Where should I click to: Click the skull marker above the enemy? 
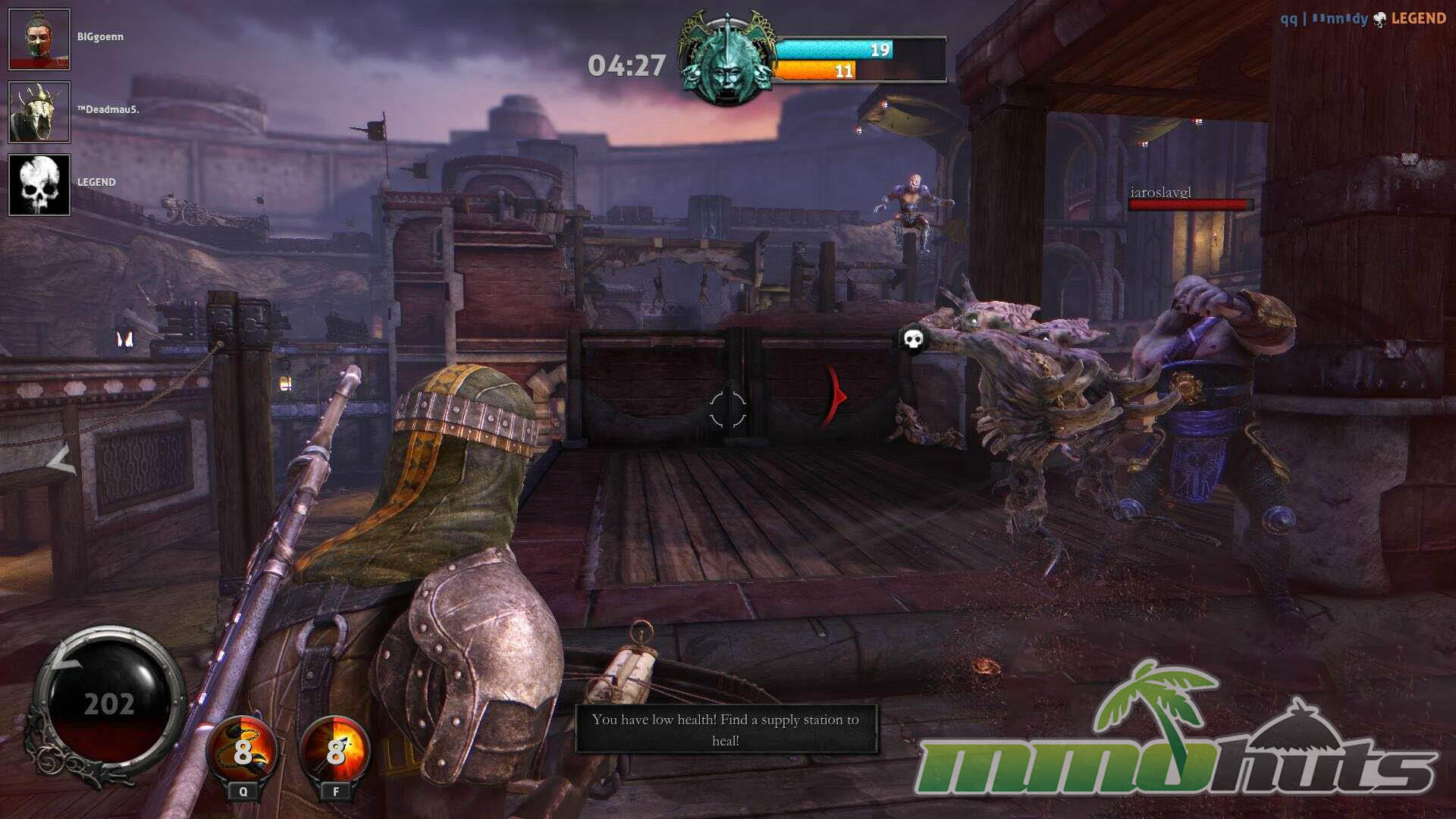(x=913, y=339)
